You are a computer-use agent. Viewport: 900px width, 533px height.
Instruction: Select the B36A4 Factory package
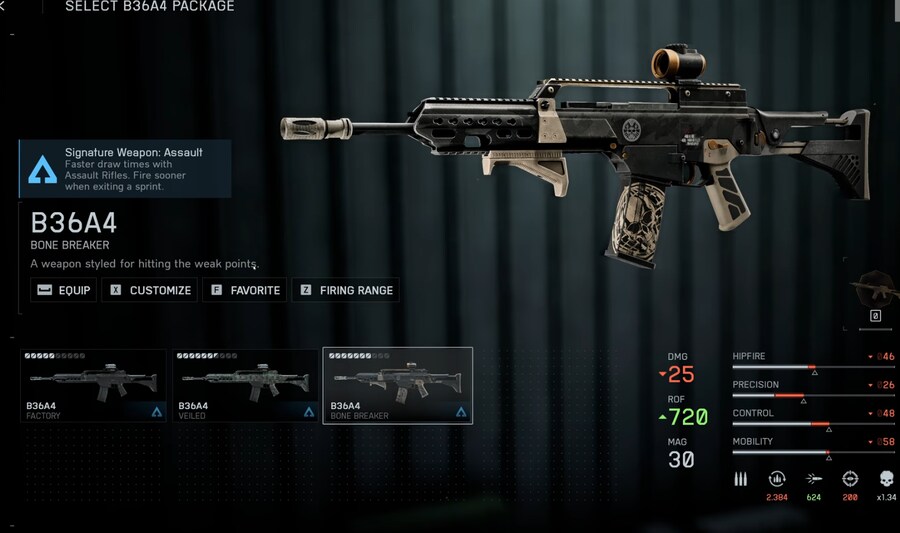pyautogui.click(x=94, y=385)
